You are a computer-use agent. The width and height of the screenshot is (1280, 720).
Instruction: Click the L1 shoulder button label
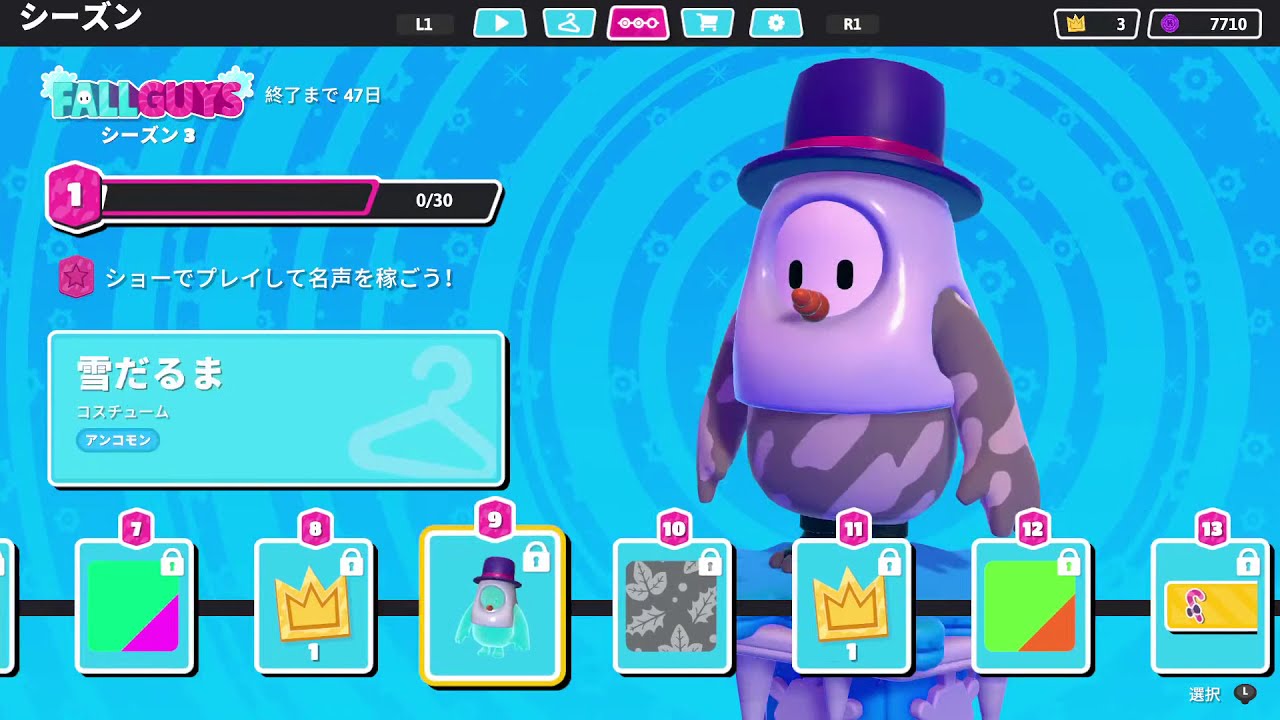[424, 23]
